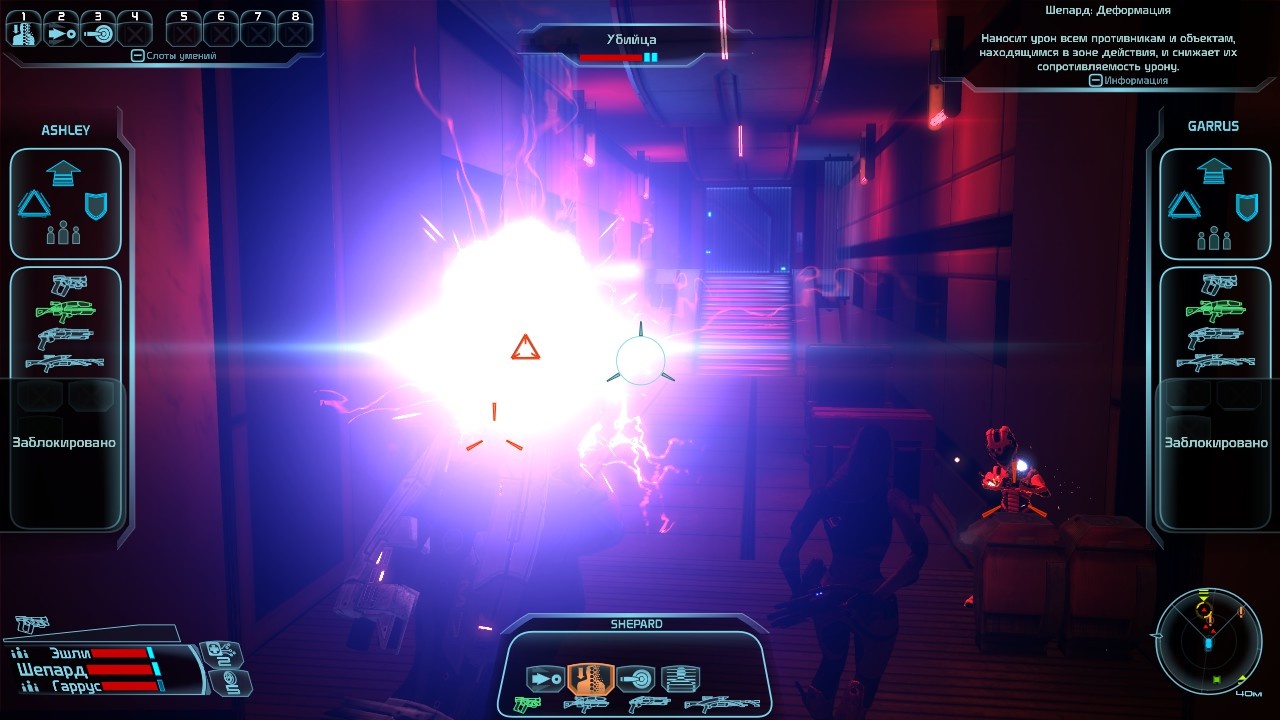Select Shepard's Warp power icon
This screenshot has width=1280, height=720.
(590, 679)
